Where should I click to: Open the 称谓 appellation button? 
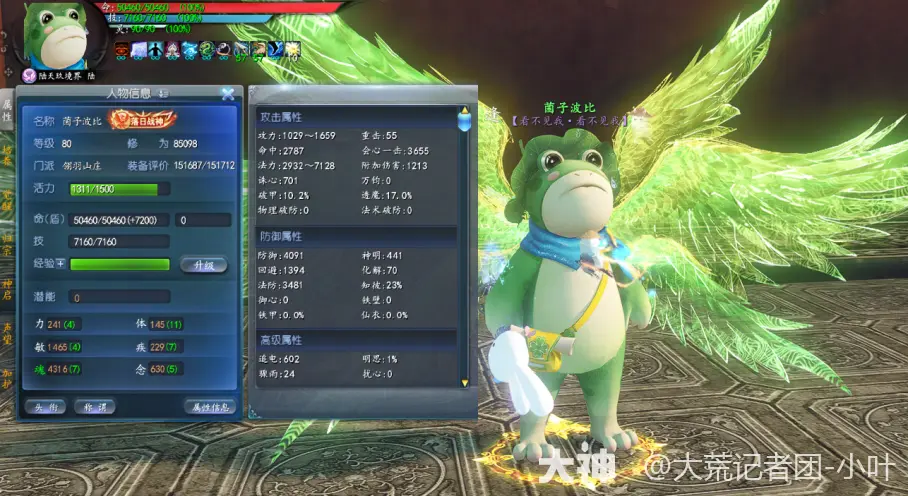click(96, 406)
